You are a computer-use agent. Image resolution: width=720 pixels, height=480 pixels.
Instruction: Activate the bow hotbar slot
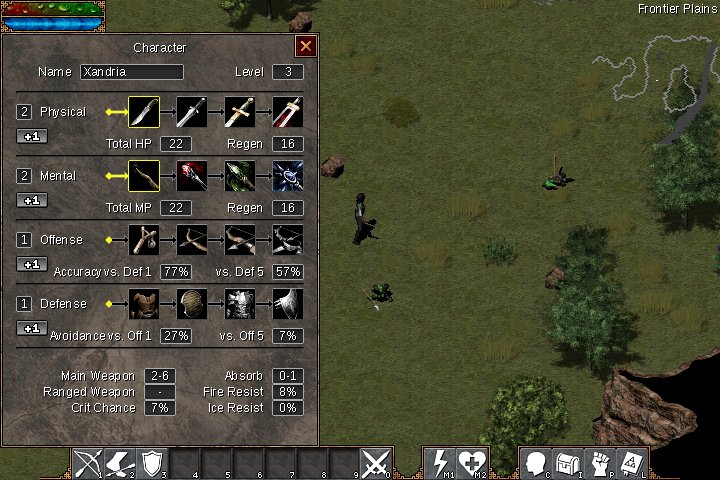click(x=90, y=463)
